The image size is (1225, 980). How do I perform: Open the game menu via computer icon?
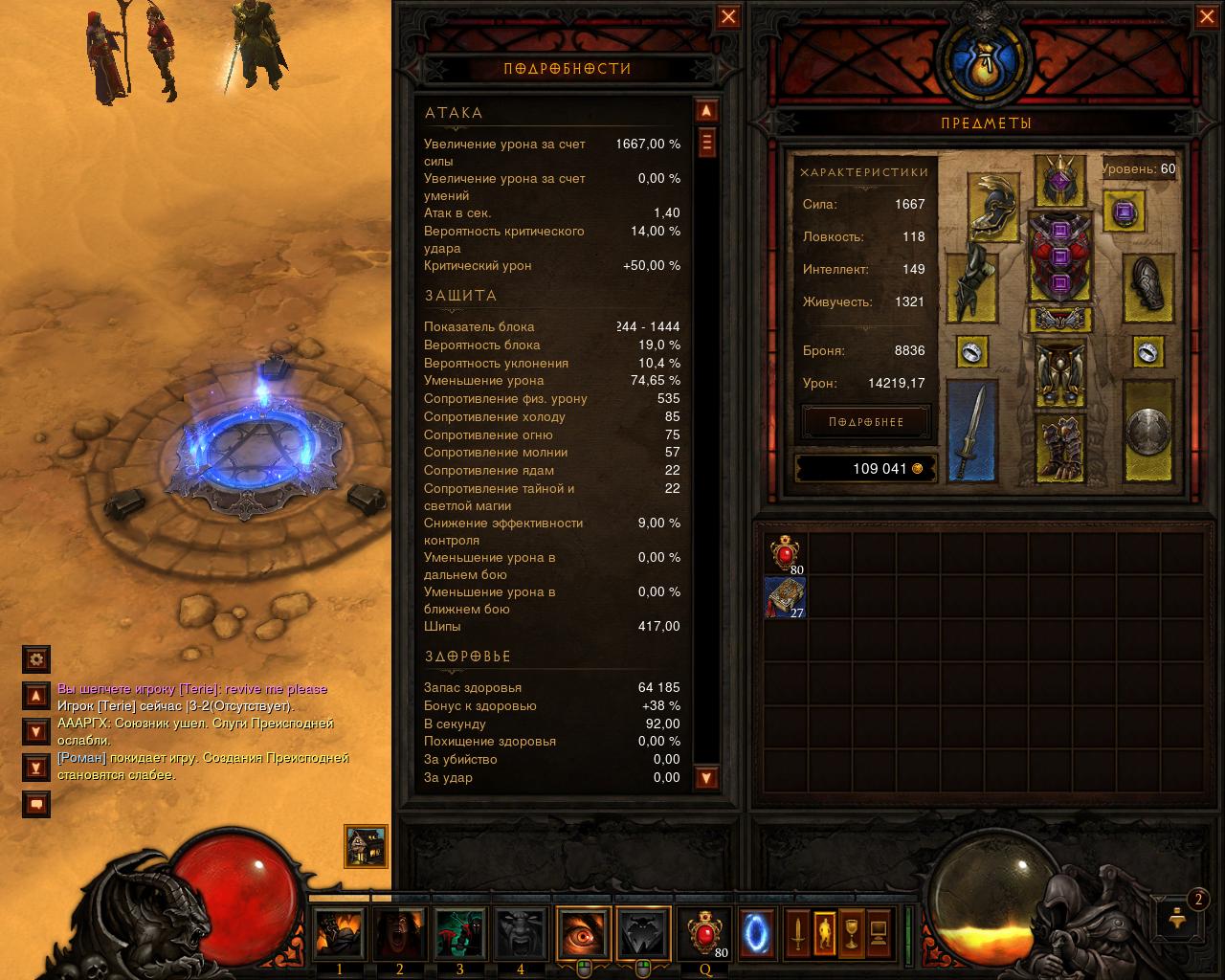879,933
